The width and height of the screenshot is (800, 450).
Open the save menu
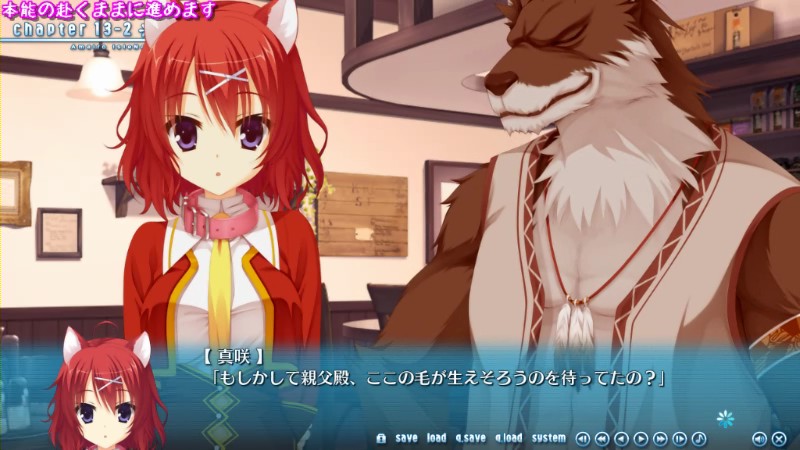pyautogui.click(x=406, y=438)
